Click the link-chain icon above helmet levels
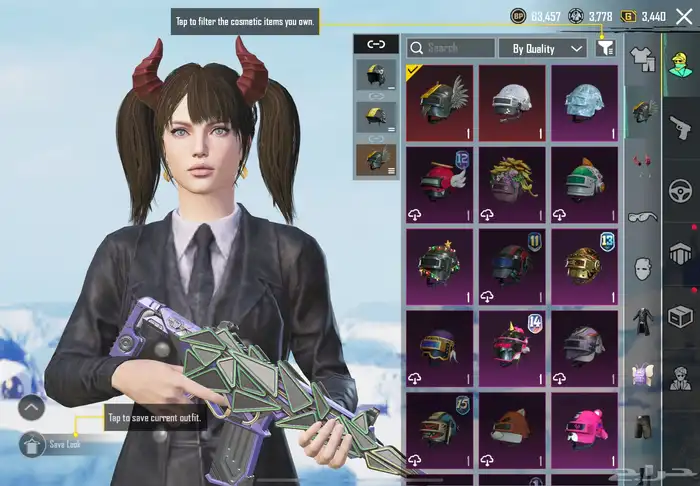700x486 pixels. click(376, 44)
